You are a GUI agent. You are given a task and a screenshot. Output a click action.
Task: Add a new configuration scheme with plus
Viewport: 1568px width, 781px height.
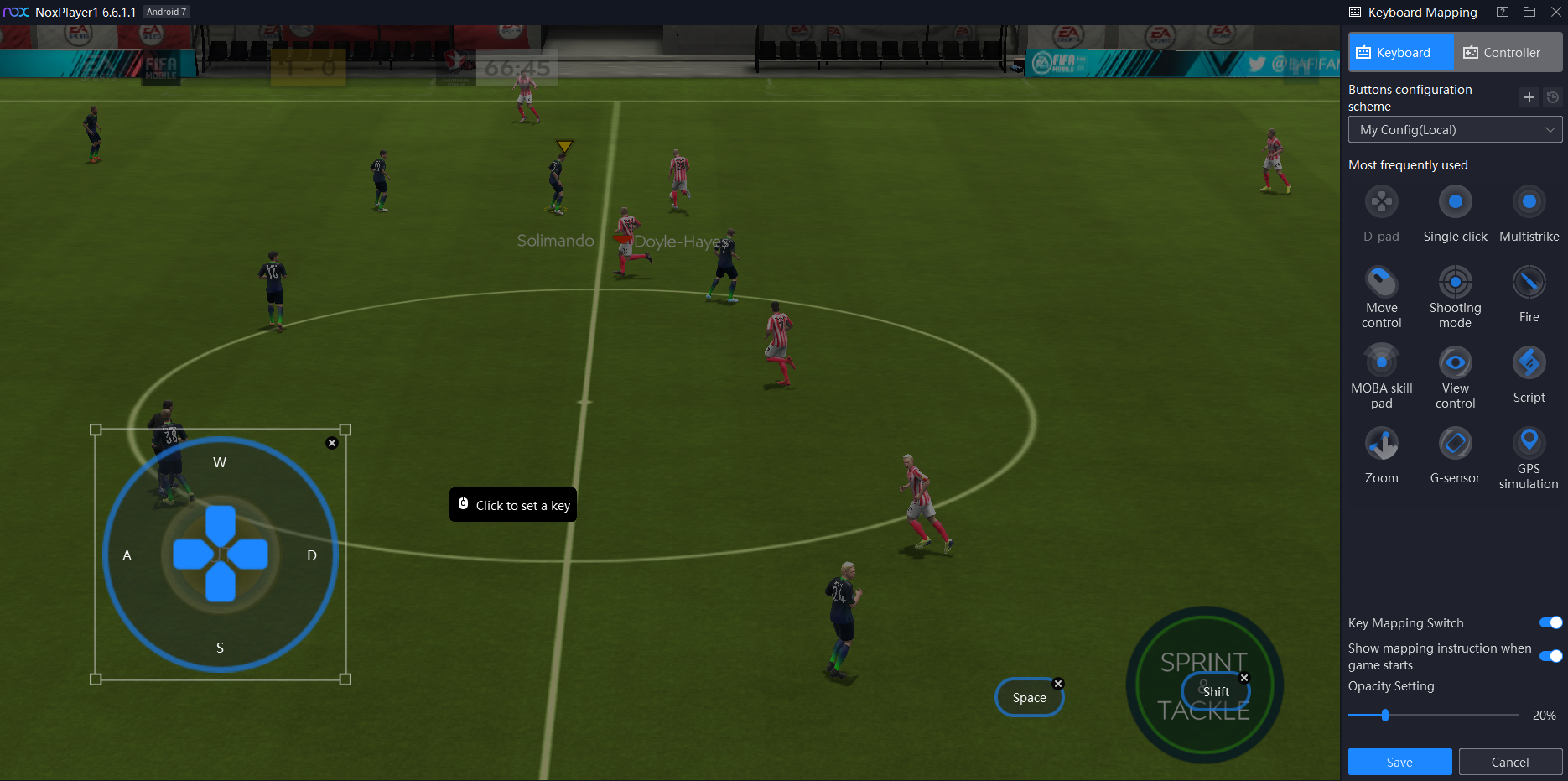click(x=1529, y=97)
